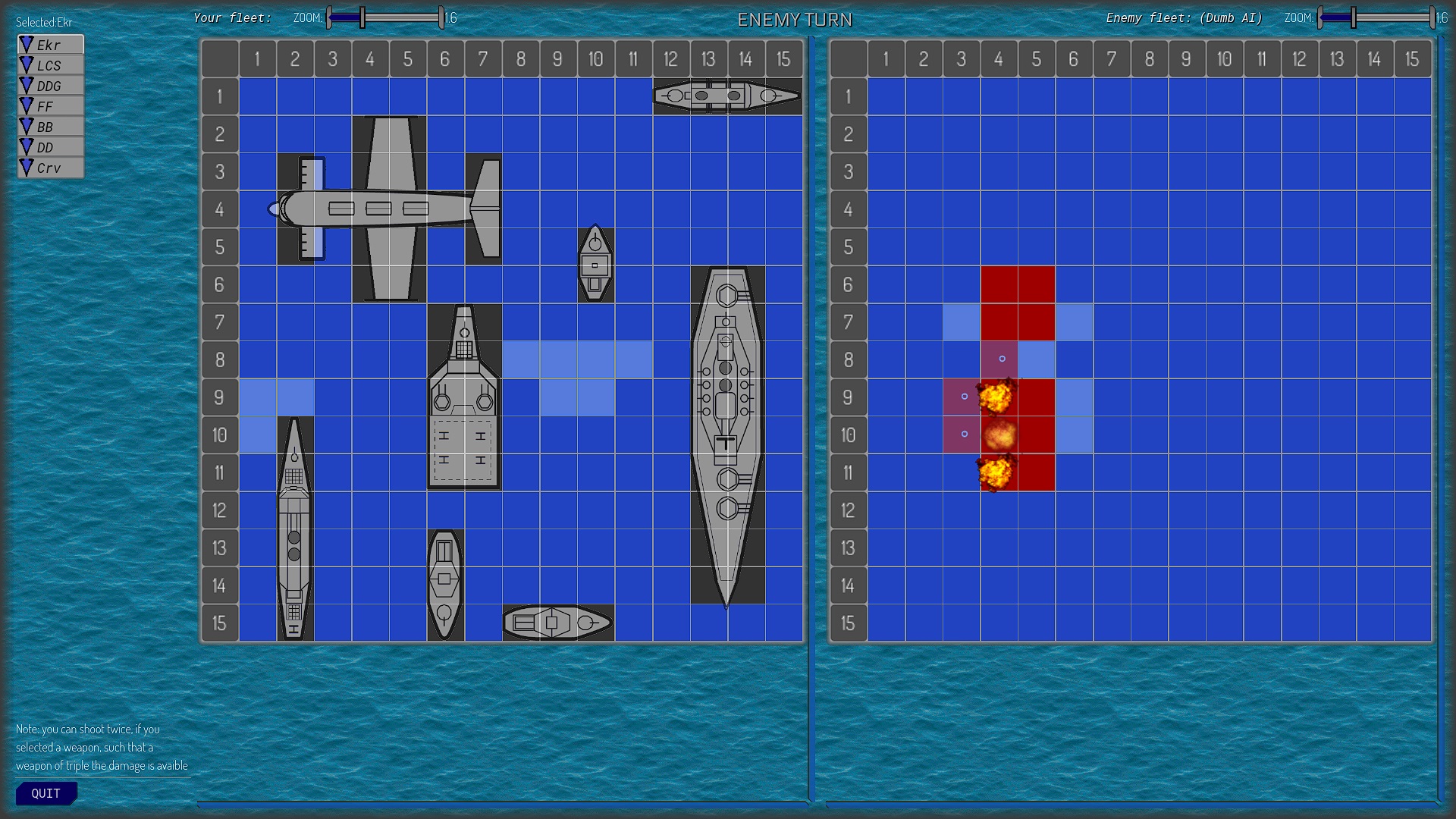
Task: Select the small boat at the bottom row 15
Action: pyautogui.click(x=556, y=622)
